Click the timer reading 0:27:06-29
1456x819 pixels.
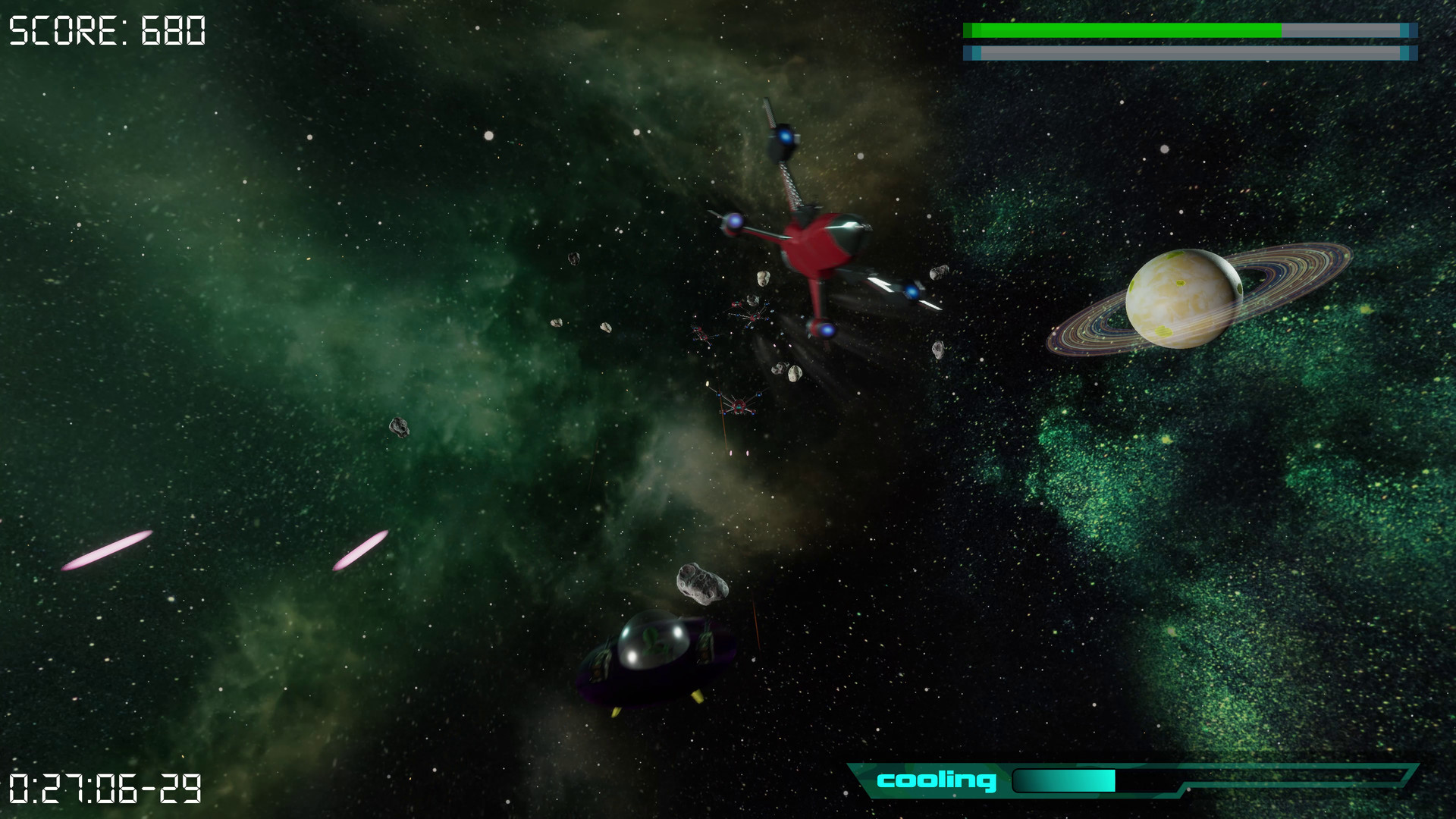(x=102, y=789)
